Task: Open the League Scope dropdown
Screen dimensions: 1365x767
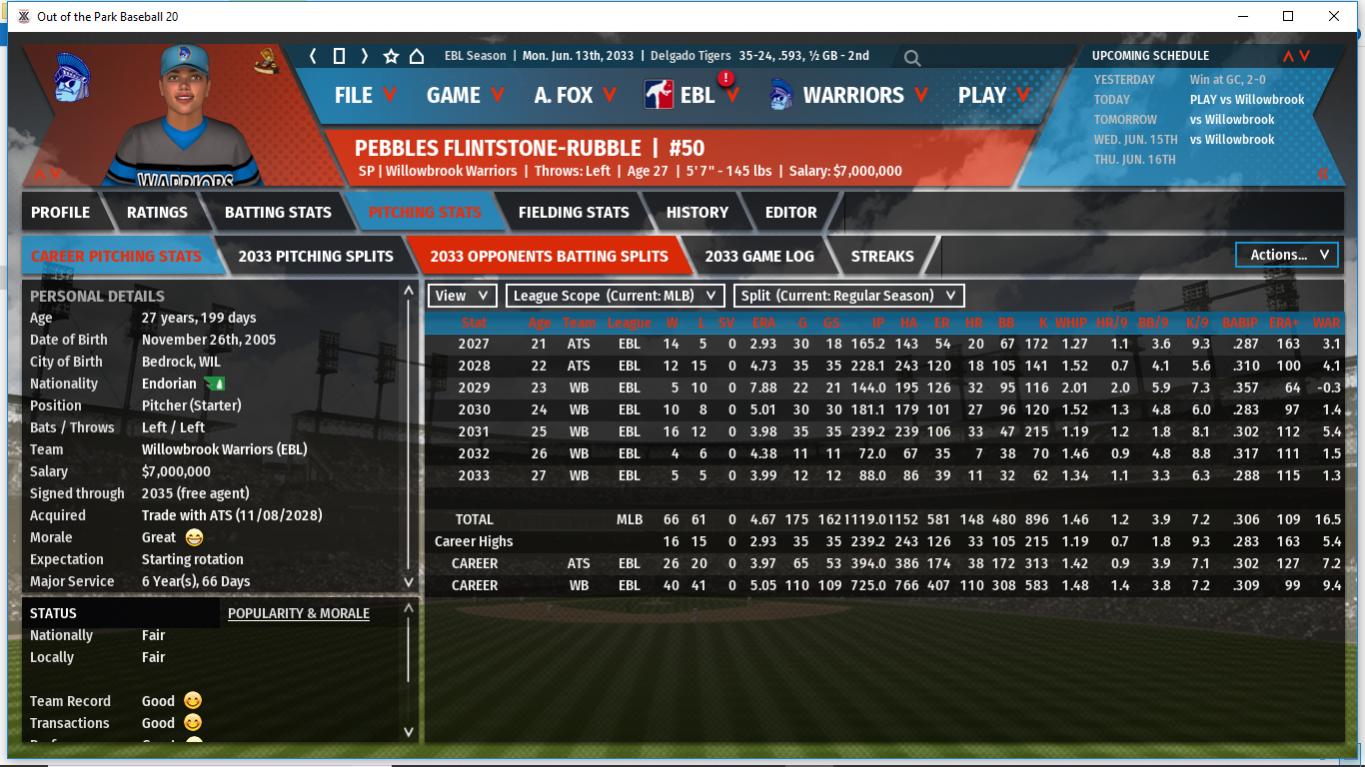Action: pyautogui.click(x=615, y=295)
